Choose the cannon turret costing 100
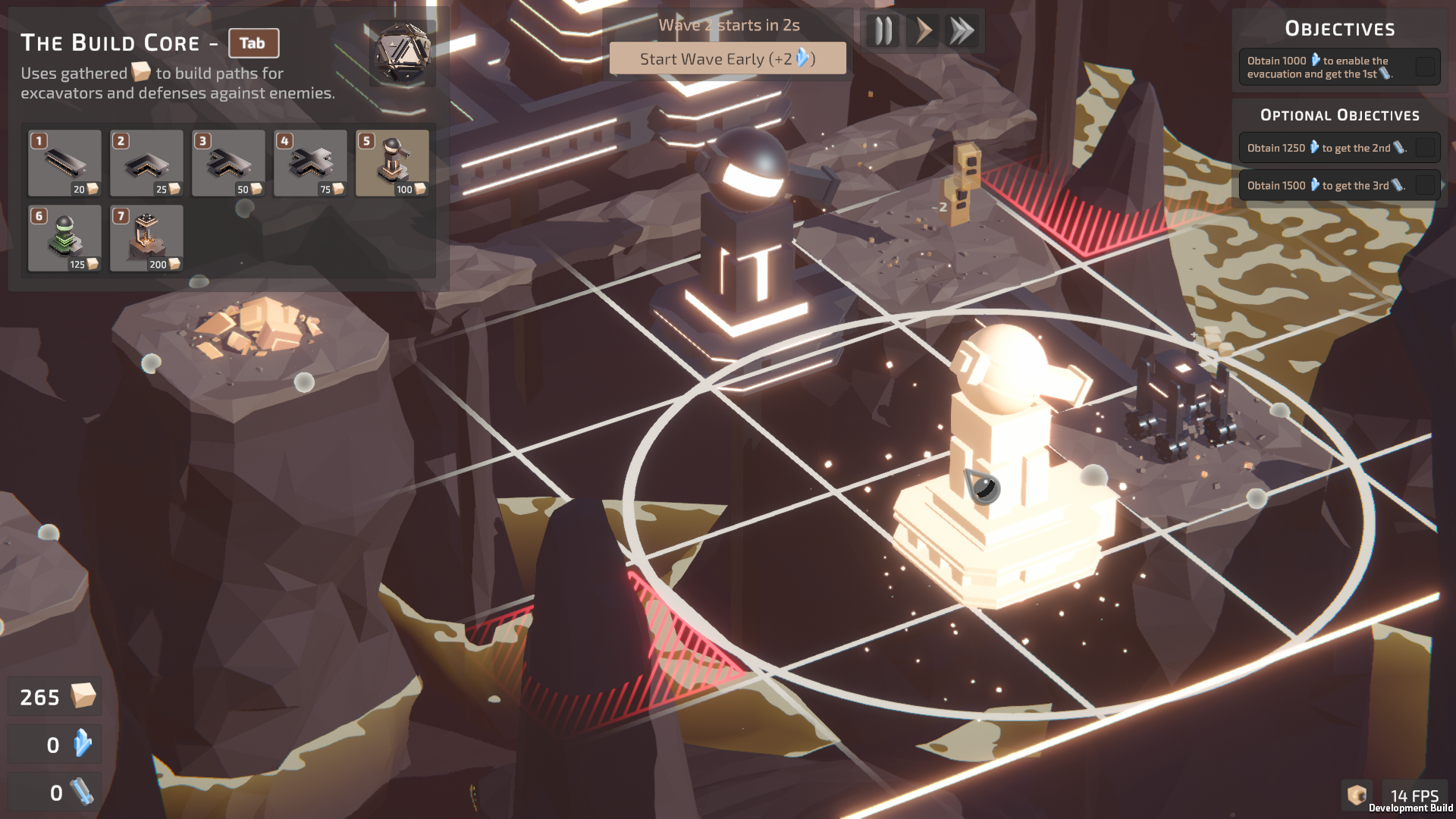Screen dimensions: 1456x819 click(x=392, y=163)
